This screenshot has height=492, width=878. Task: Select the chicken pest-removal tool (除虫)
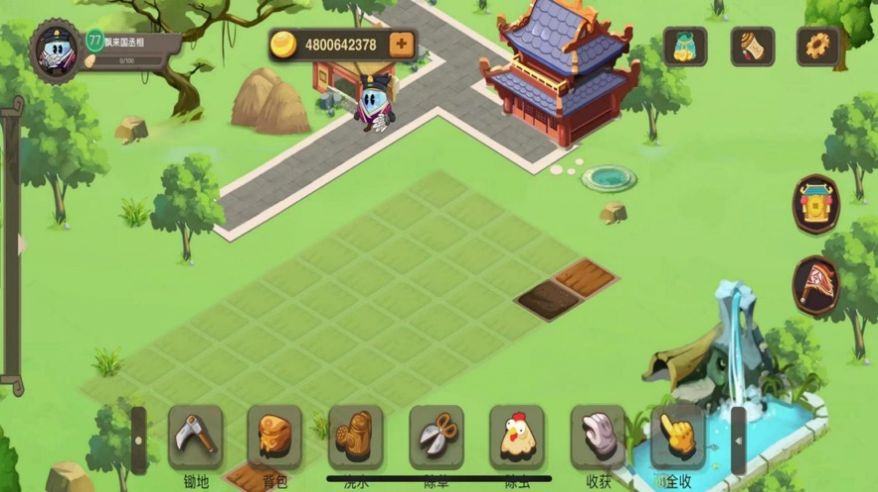(x=516, y=437)
